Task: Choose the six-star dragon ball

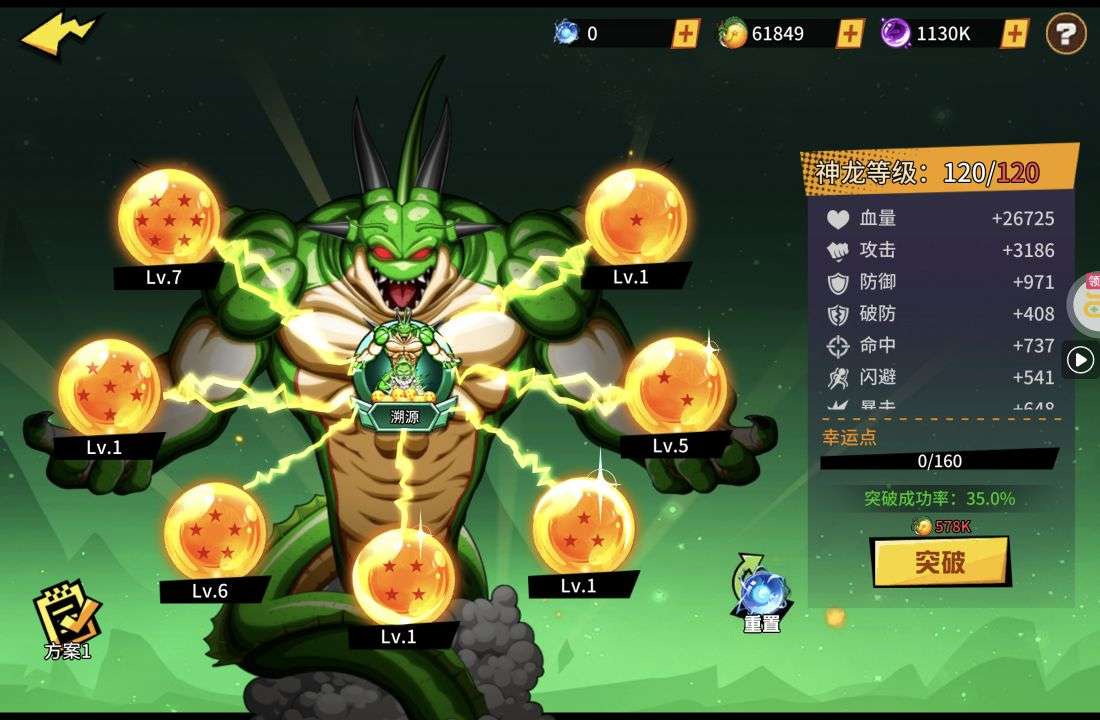Action: point(109,388)
